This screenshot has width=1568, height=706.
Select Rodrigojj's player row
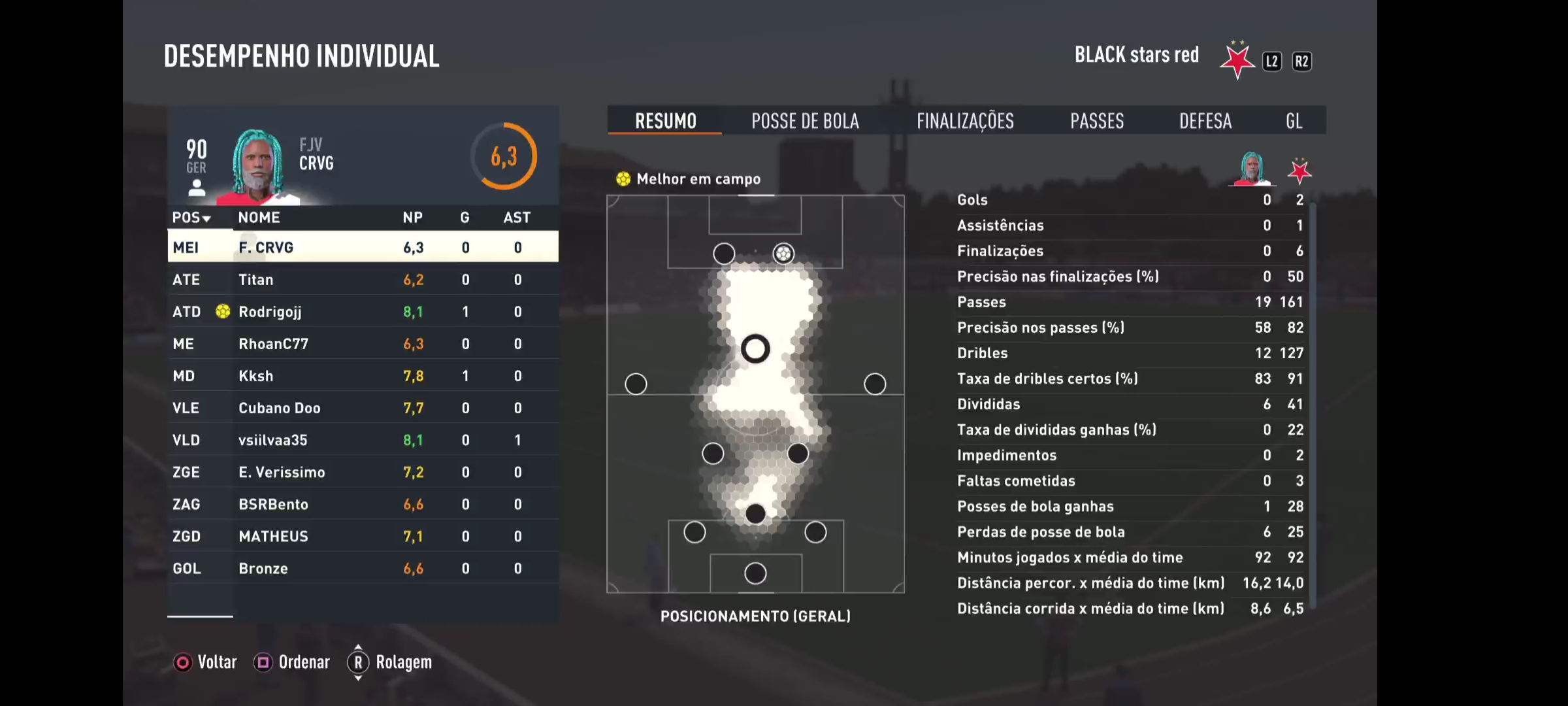363,312
